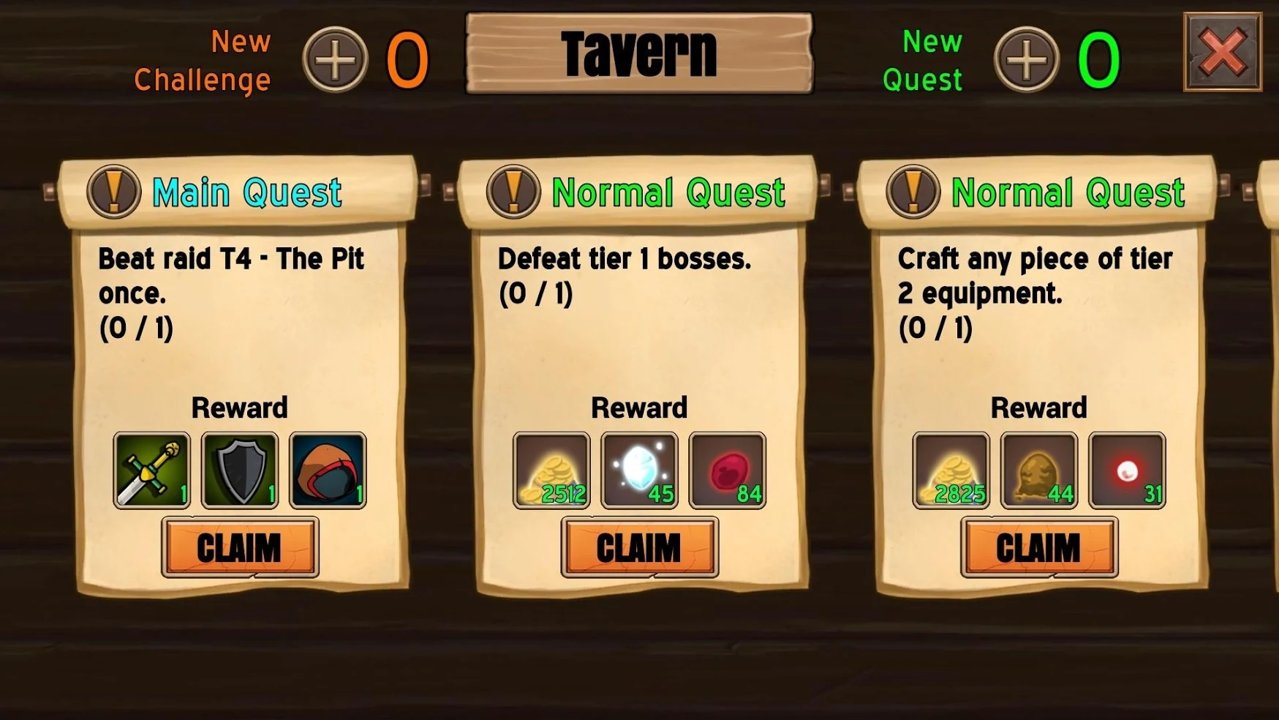
Task: Inspect the 2512 gold reward
Action: pyautogui.click(x=551, y=470)
